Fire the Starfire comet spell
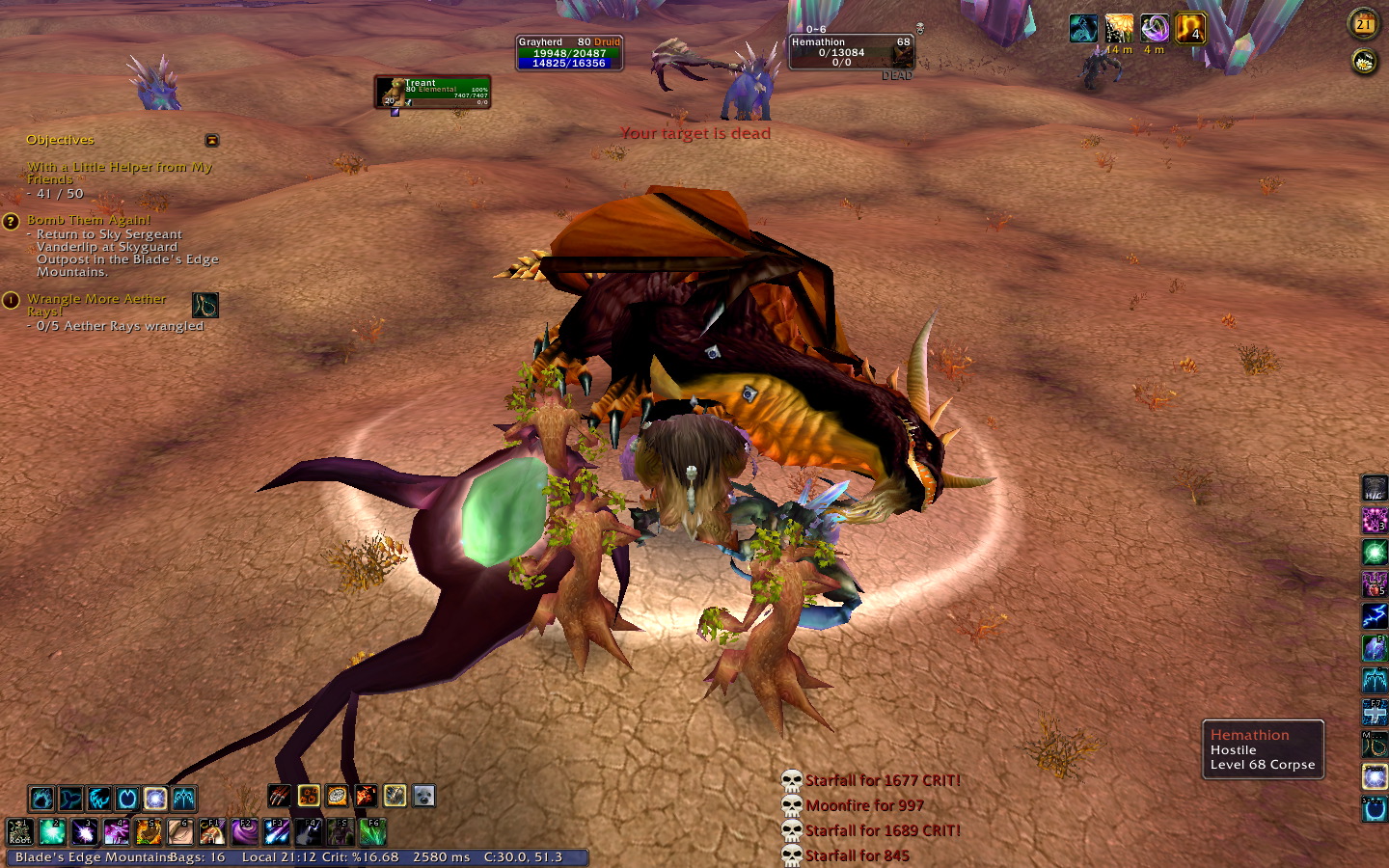This screenshot has width=1389, height=868. 277,831
